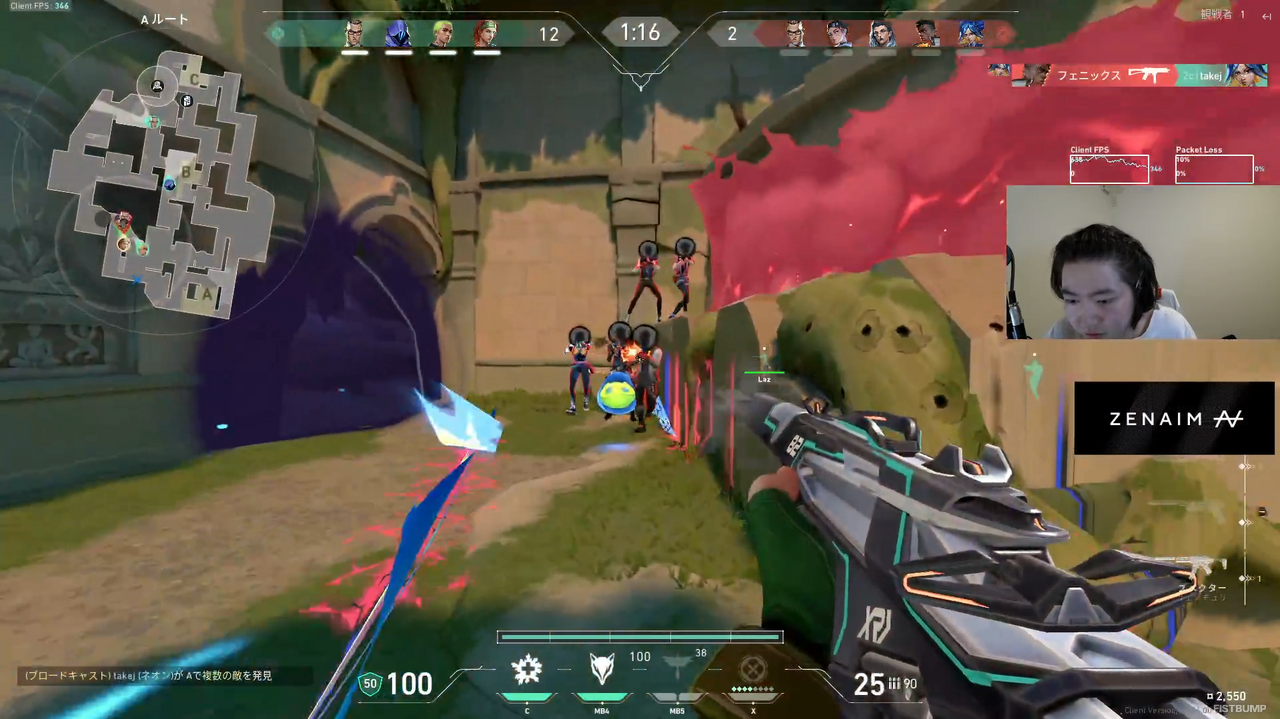1280x719 pixels.
Task: Select the red-haired Skye portrait on green team
Action: 485,34
